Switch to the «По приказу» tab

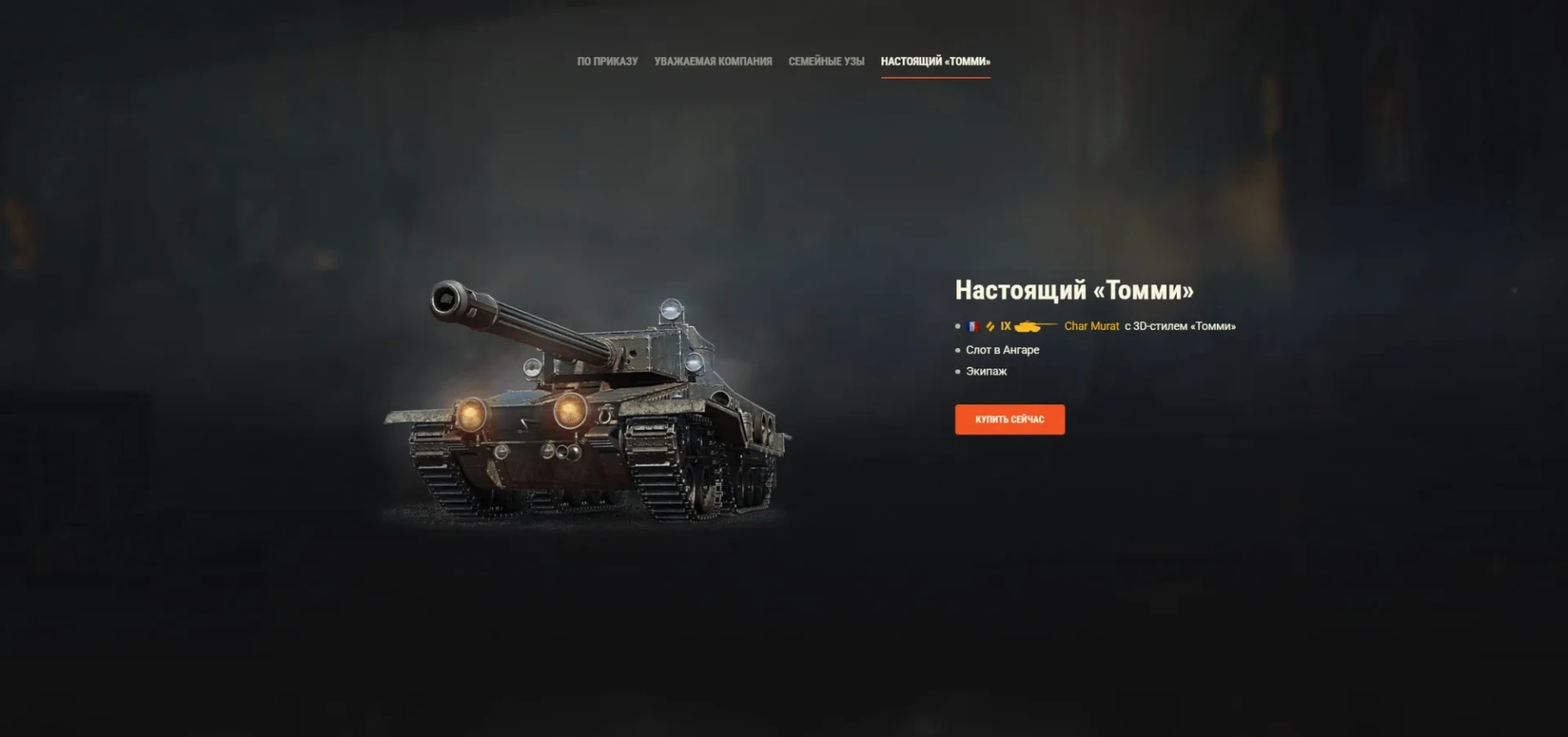tap(607, 61)
